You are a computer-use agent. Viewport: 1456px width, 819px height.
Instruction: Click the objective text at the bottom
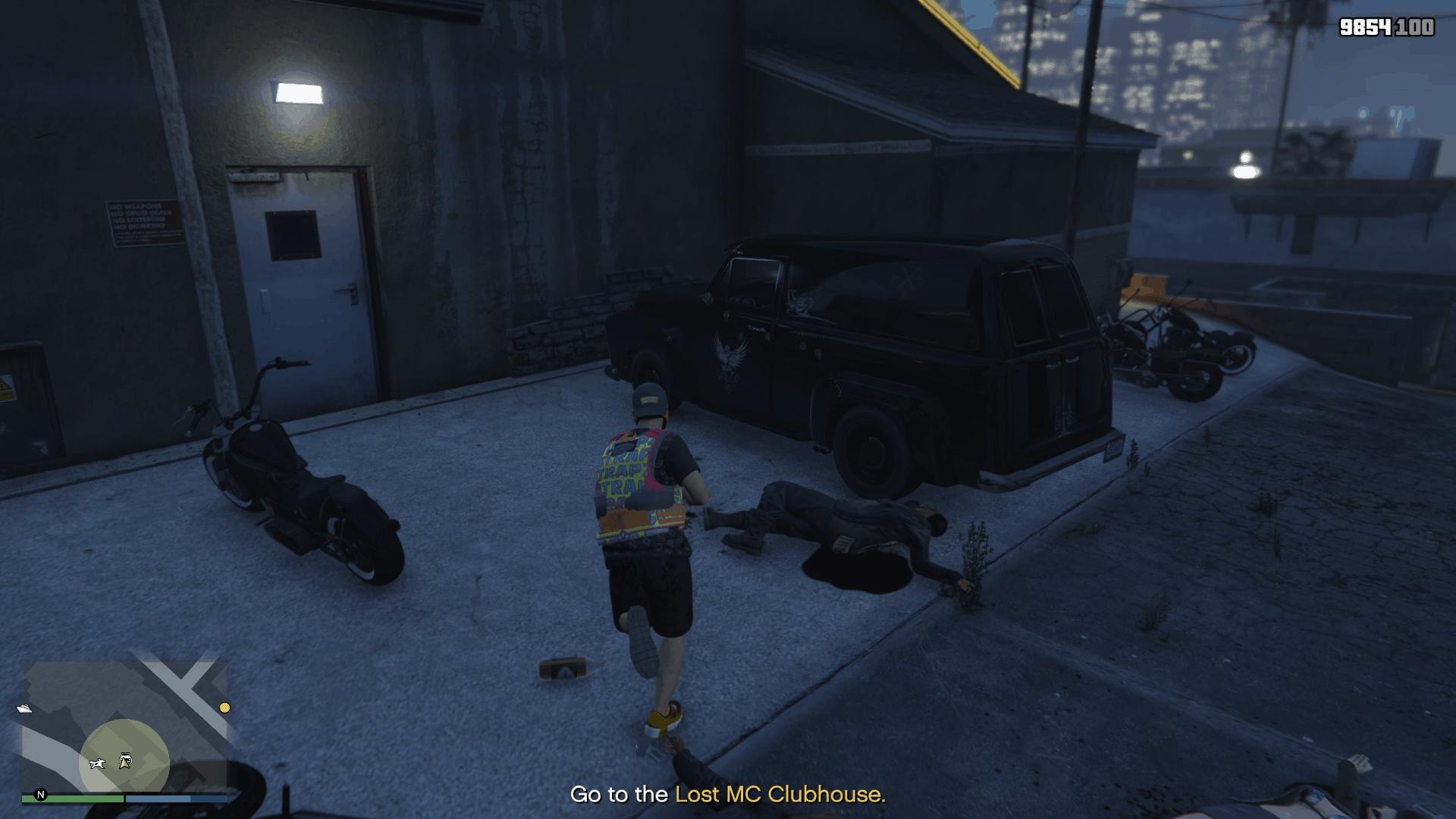click(x=728, y=795)
